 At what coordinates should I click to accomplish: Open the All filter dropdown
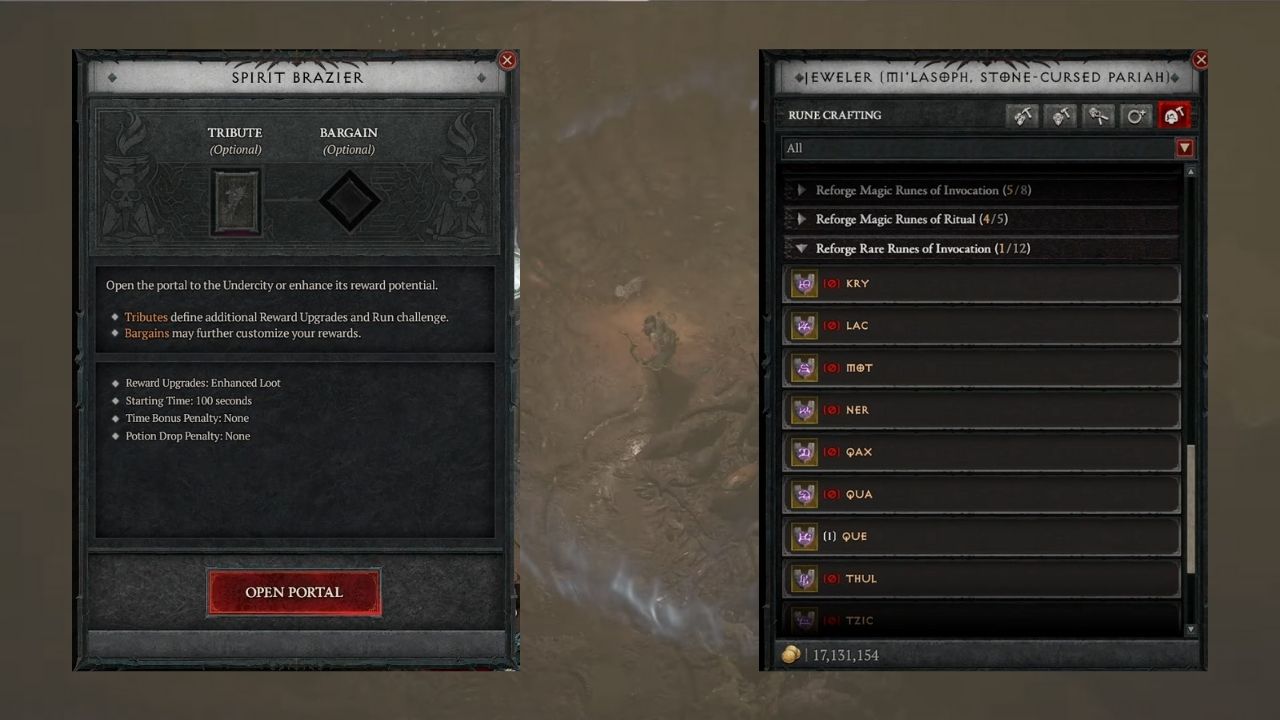click(x=1184, y=148)
